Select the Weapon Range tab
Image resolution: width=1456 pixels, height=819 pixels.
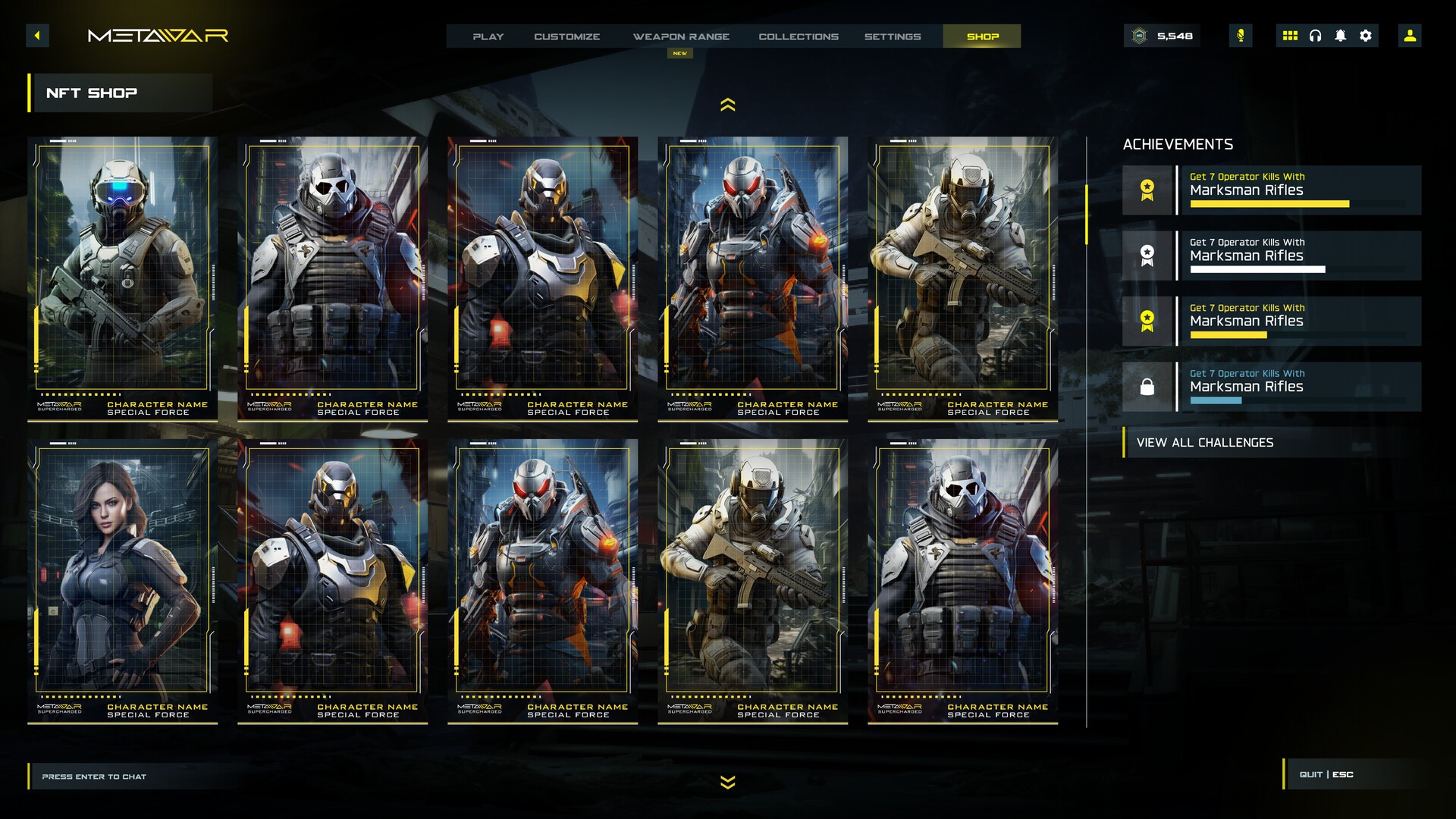coord(681,36)
